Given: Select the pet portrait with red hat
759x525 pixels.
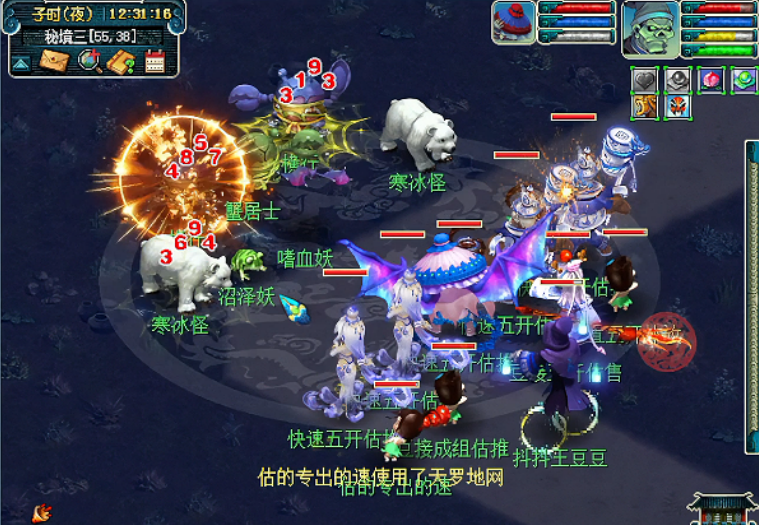Looking at the screenshot, I should 513,22.
